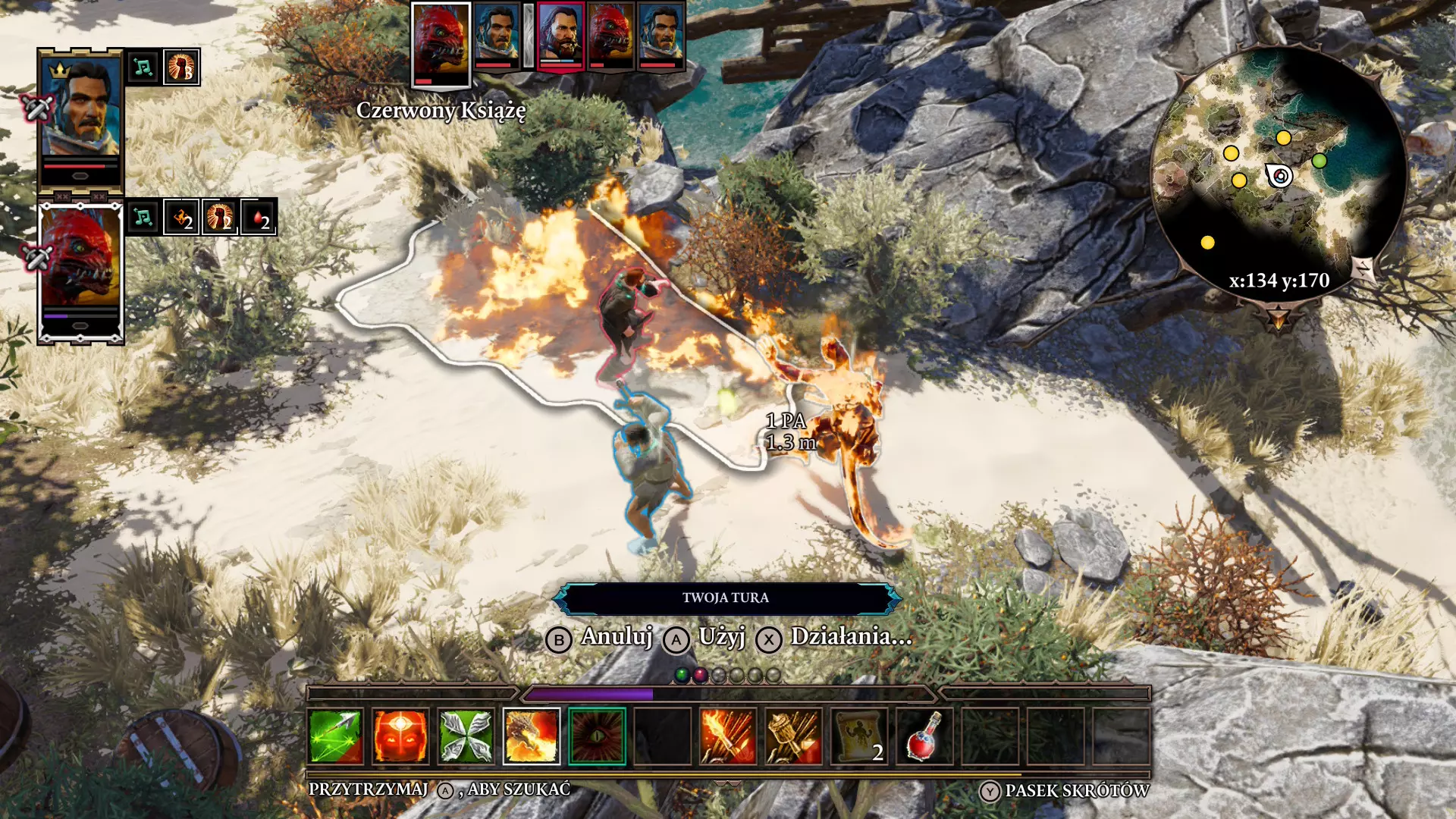The width and height of the screenshot is (1456, 819).
Task: Activate the red glowing face skill
Action: [400, 736]
